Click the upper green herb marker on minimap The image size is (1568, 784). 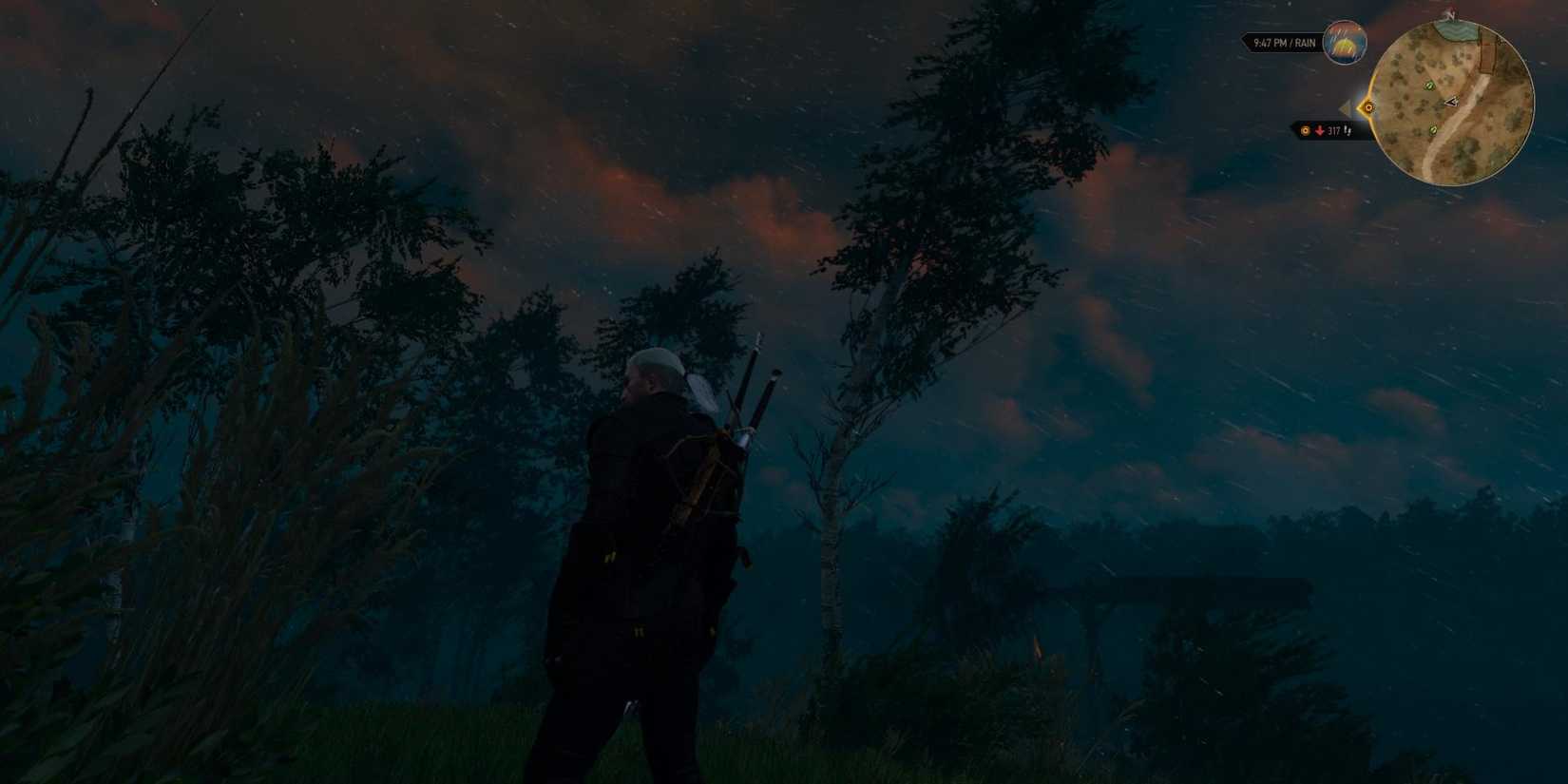(1428, 85)
